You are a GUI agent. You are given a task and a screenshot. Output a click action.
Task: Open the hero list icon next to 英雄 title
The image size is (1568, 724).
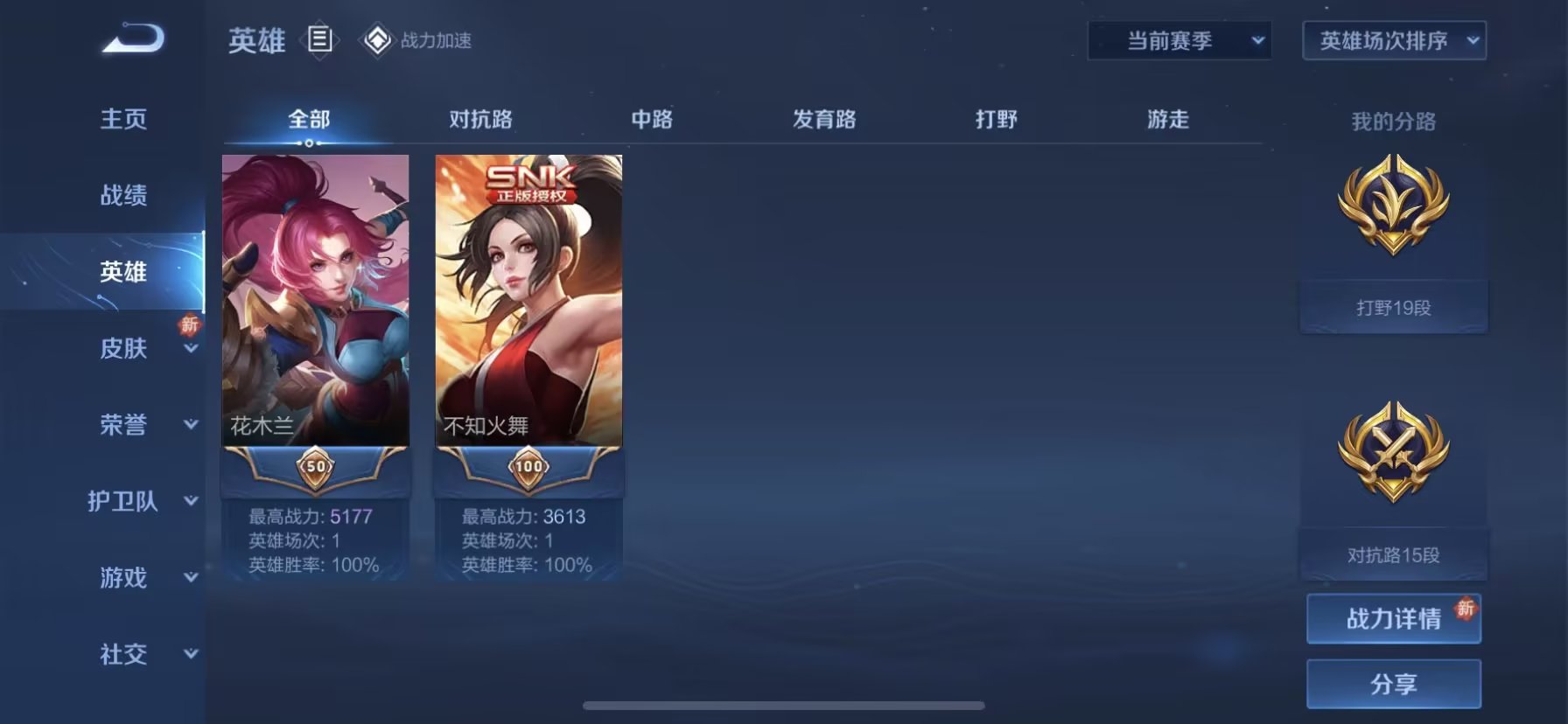pyautogui.click(x=320, y=40)
